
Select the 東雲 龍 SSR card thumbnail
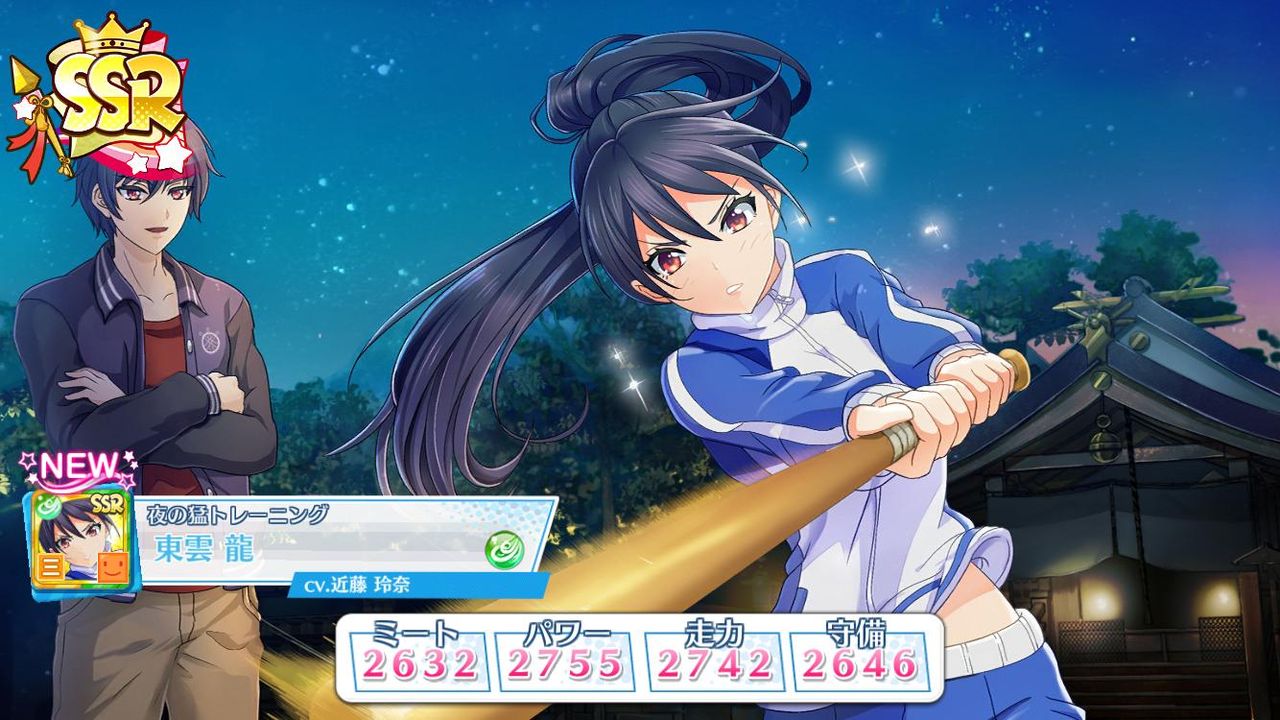click(x=79, y=541)
